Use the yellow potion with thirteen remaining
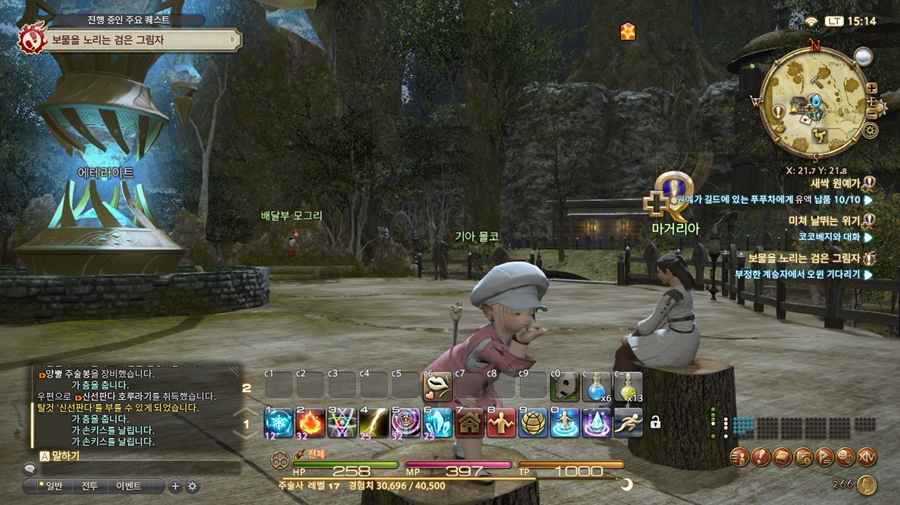This screenshot has width=900, height=505. coord(628,387)
